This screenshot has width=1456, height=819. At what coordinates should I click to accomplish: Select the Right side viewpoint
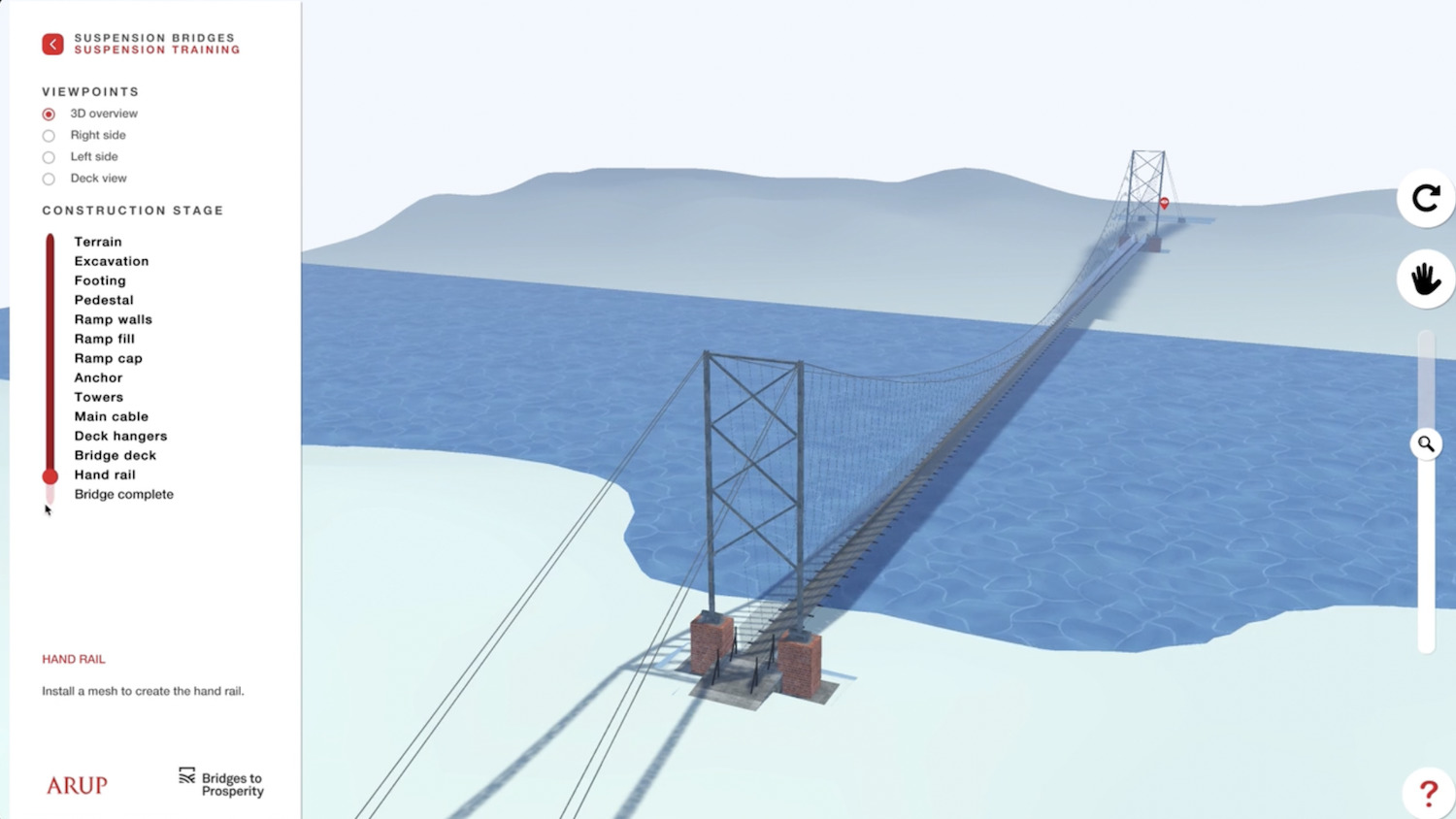coord(49,136)
